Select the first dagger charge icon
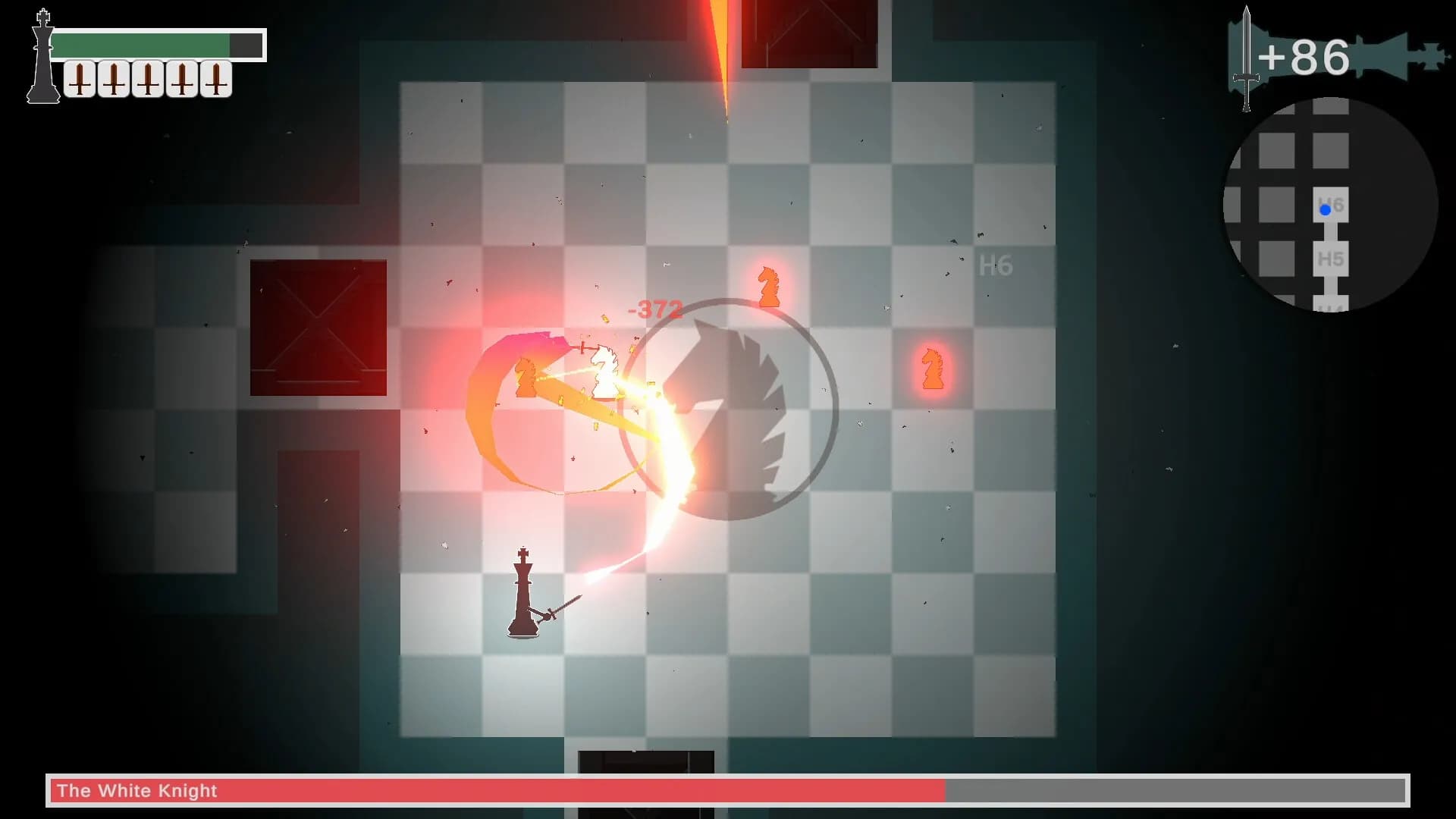 78,77
